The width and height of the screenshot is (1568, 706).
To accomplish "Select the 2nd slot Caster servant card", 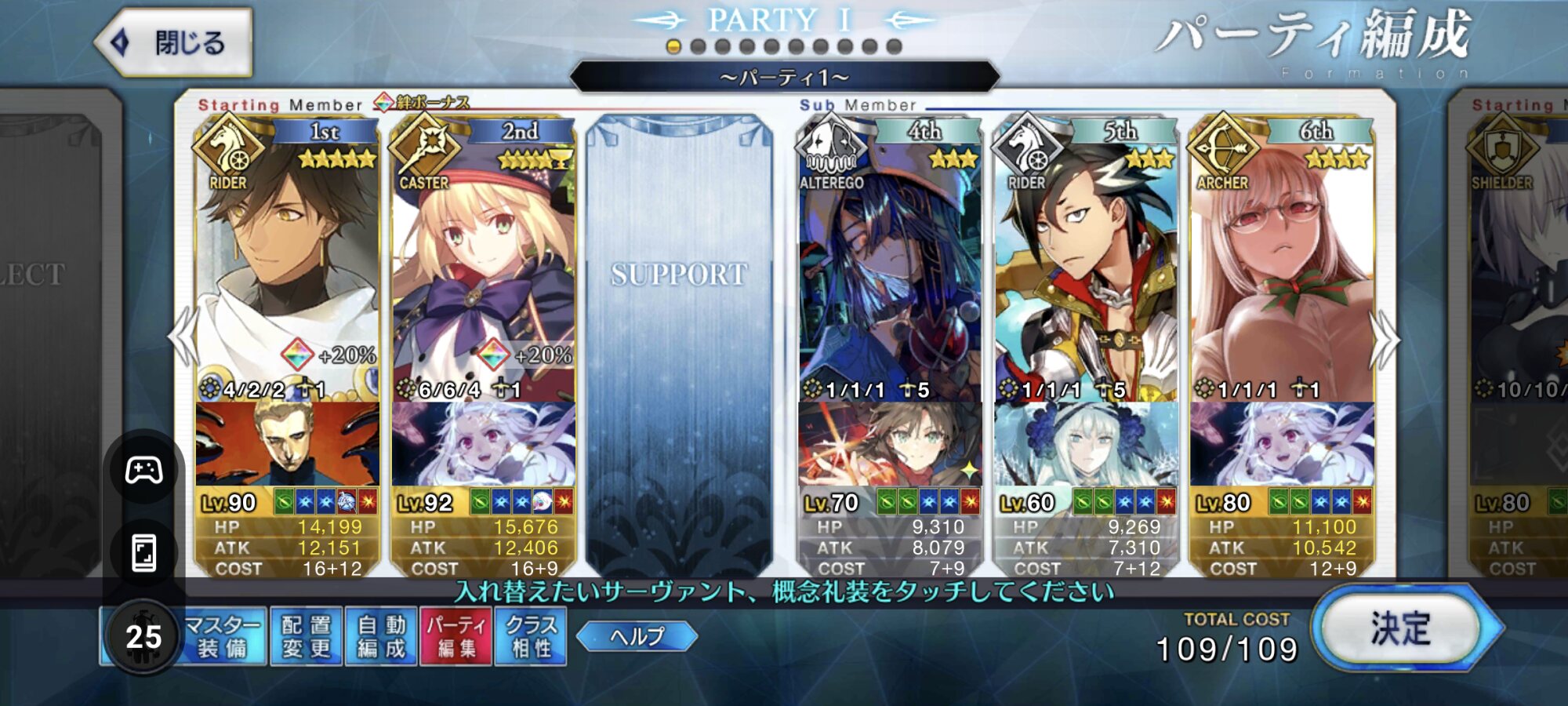I will 483,267.
